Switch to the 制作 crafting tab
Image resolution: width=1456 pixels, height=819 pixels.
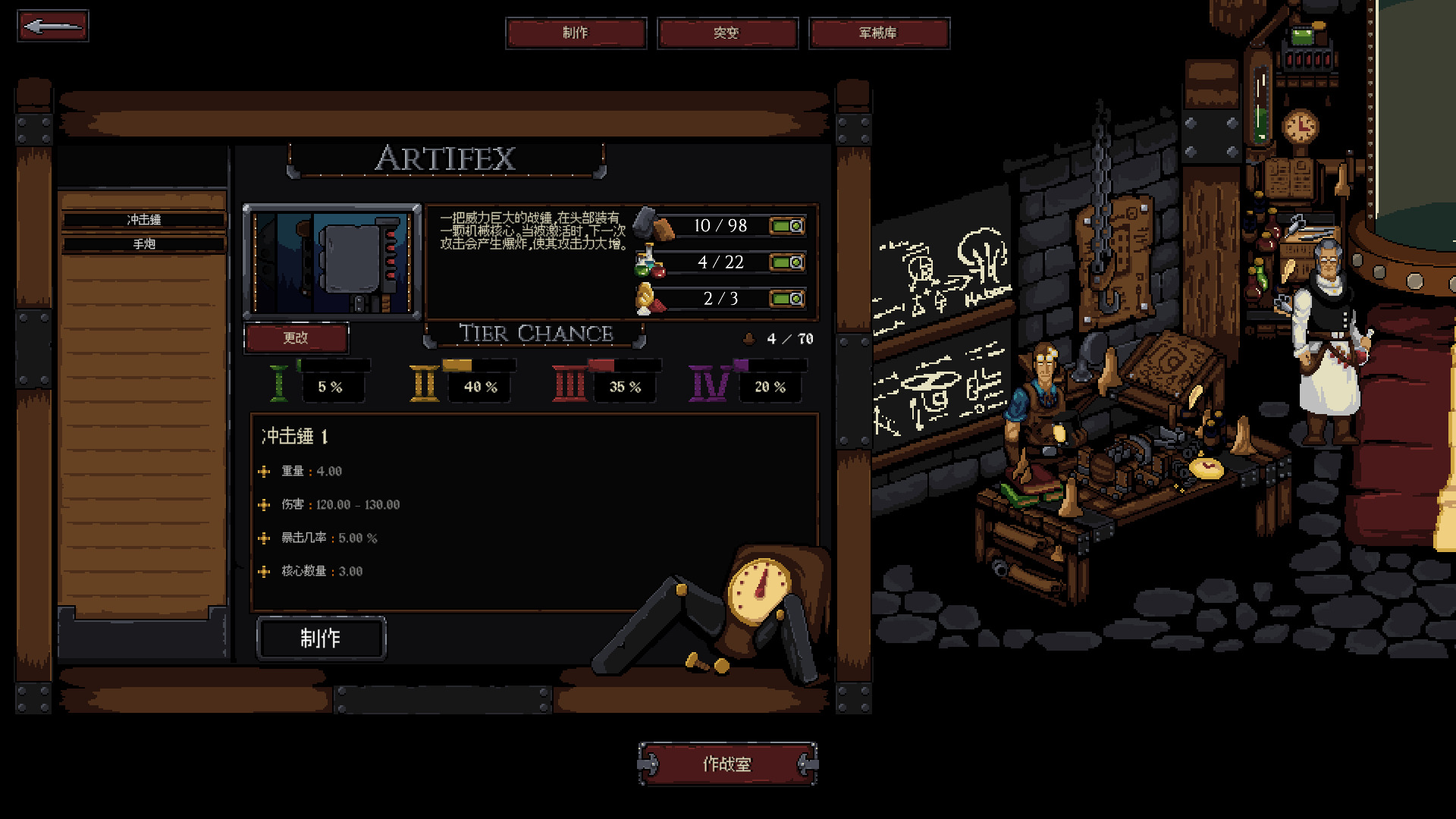pos(576,33)
